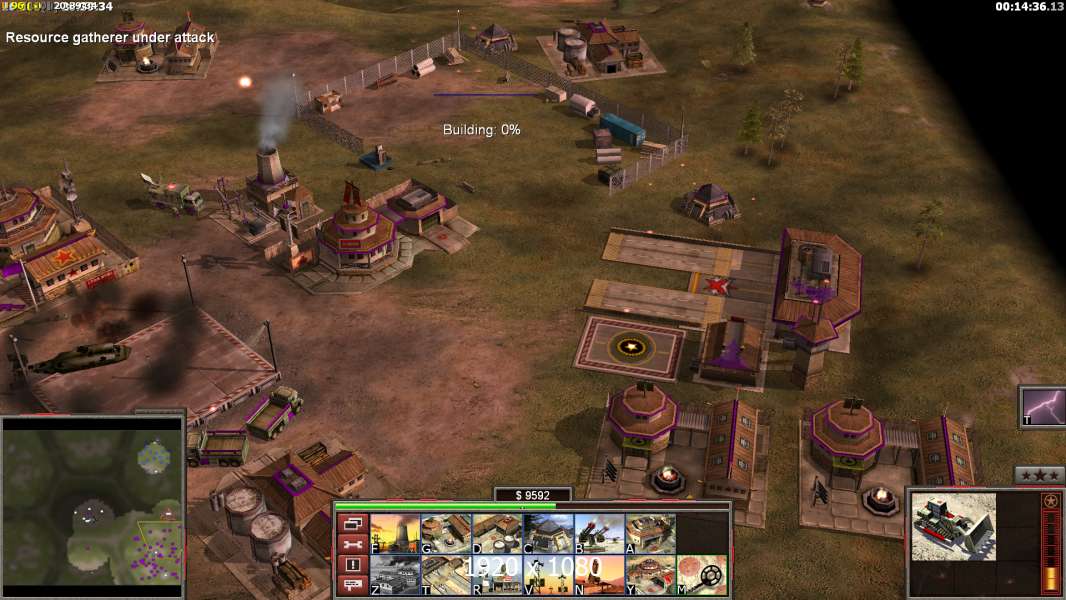Open the three-star General's powers button
The height and width of the screenshot is (600, 1066).
pos(1039,475)
